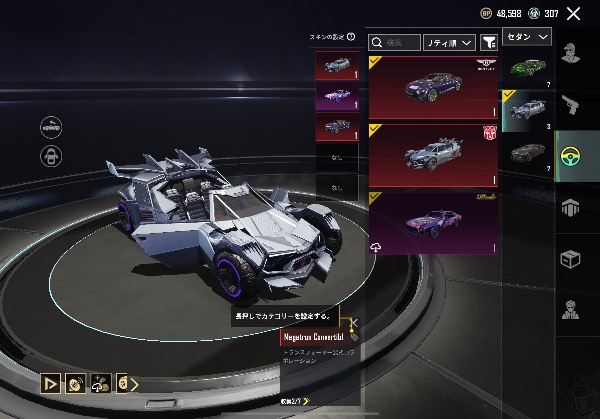Close the vehicle skin screen

[573, 13]
